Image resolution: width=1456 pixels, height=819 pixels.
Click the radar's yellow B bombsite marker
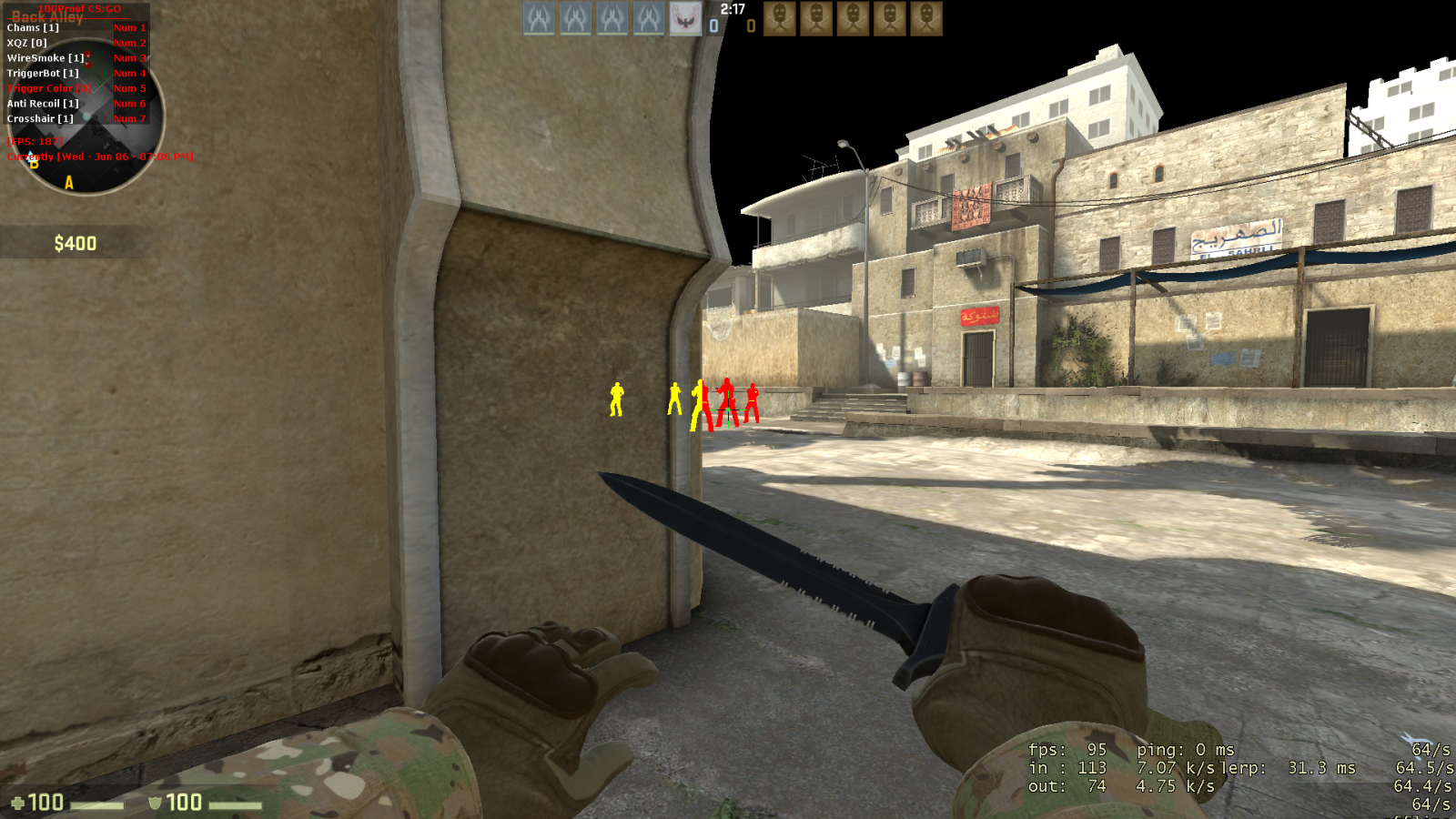click(34, 164)
